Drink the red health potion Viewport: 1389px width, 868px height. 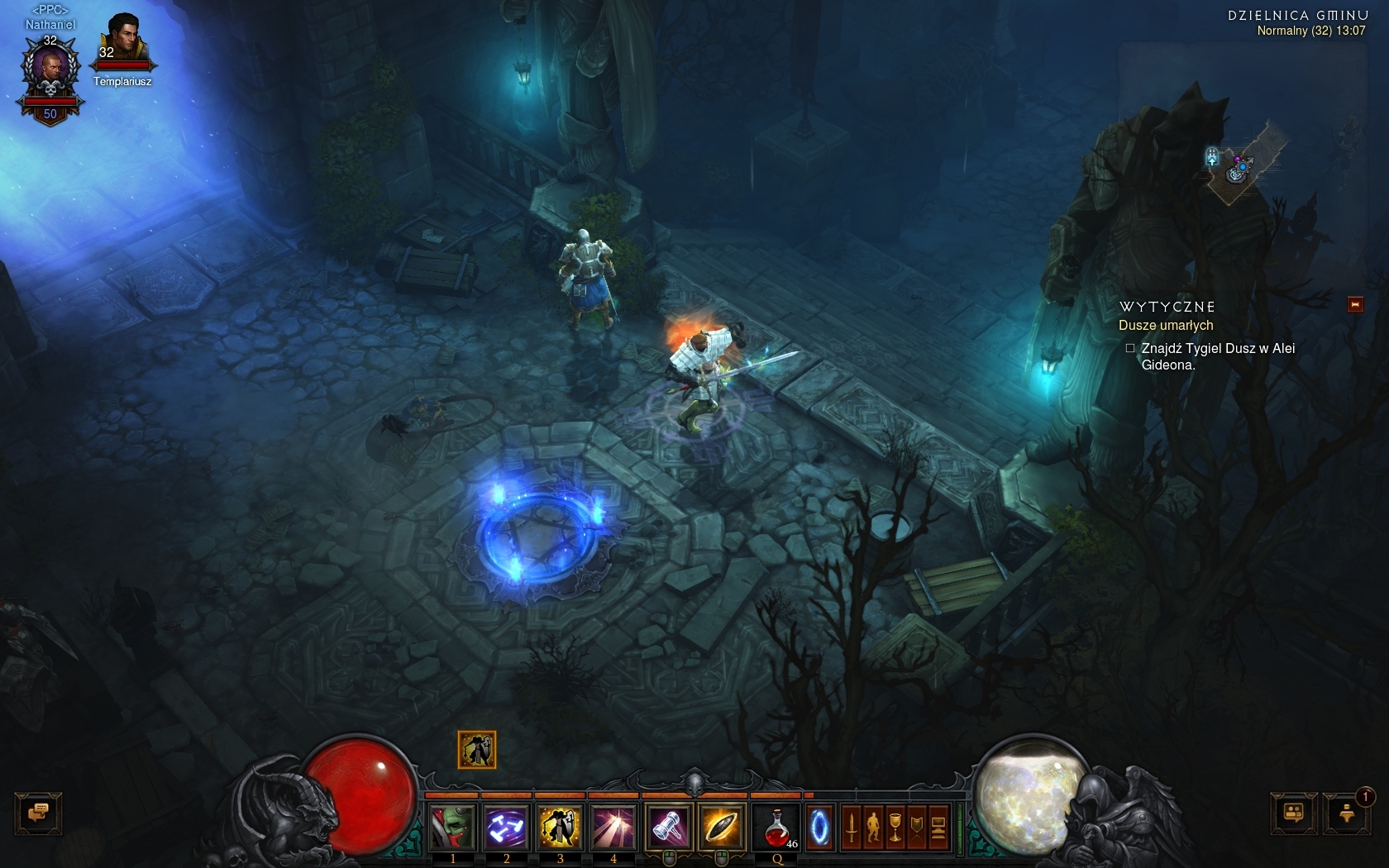(x=777, y=827)
